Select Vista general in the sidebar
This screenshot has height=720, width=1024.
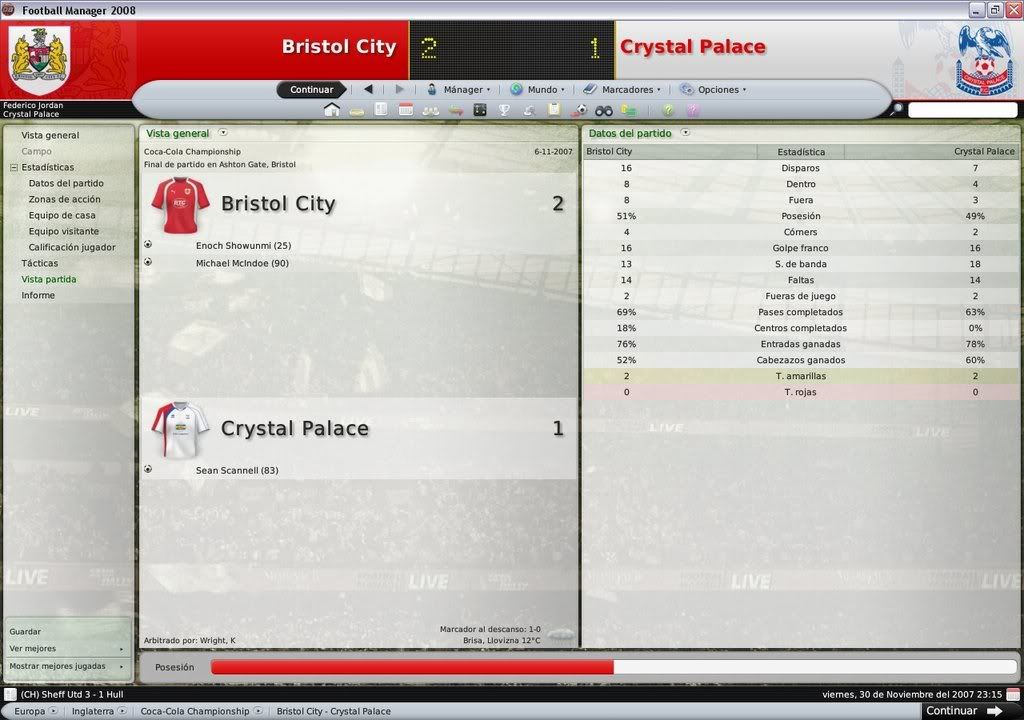(x=50, y=135)
